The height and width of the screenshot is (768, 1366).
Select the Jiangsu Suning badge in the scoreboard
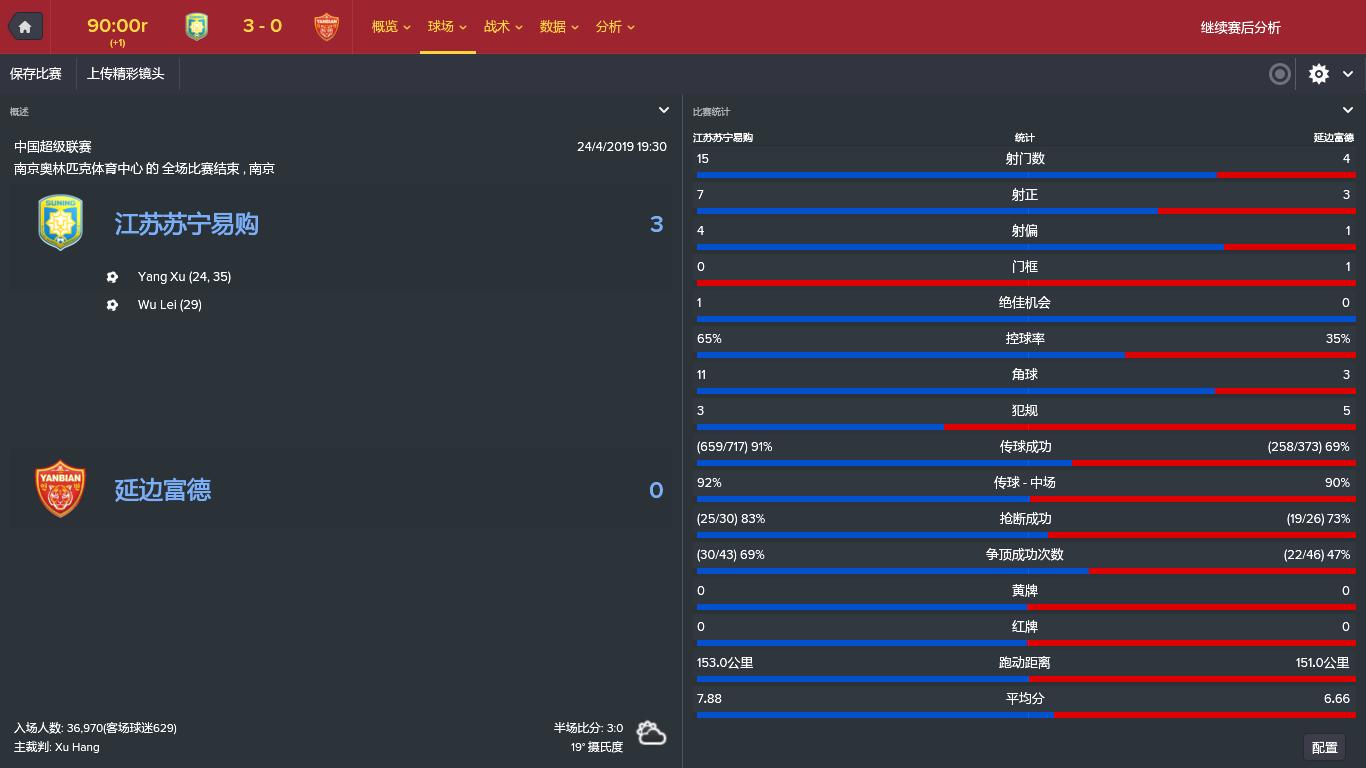[x=196, y=27]
